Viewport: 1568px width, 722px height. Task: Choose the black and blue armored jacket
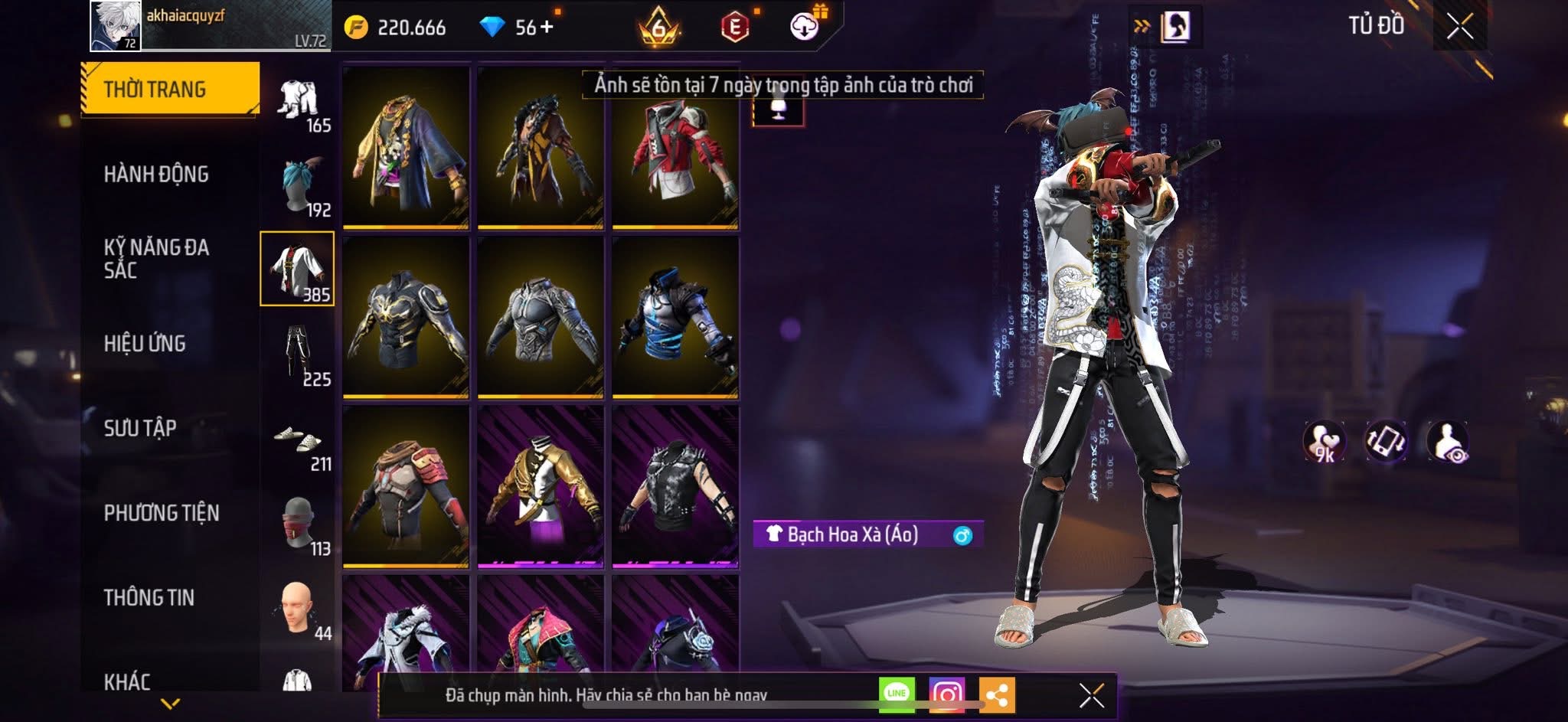coord(675,317)
